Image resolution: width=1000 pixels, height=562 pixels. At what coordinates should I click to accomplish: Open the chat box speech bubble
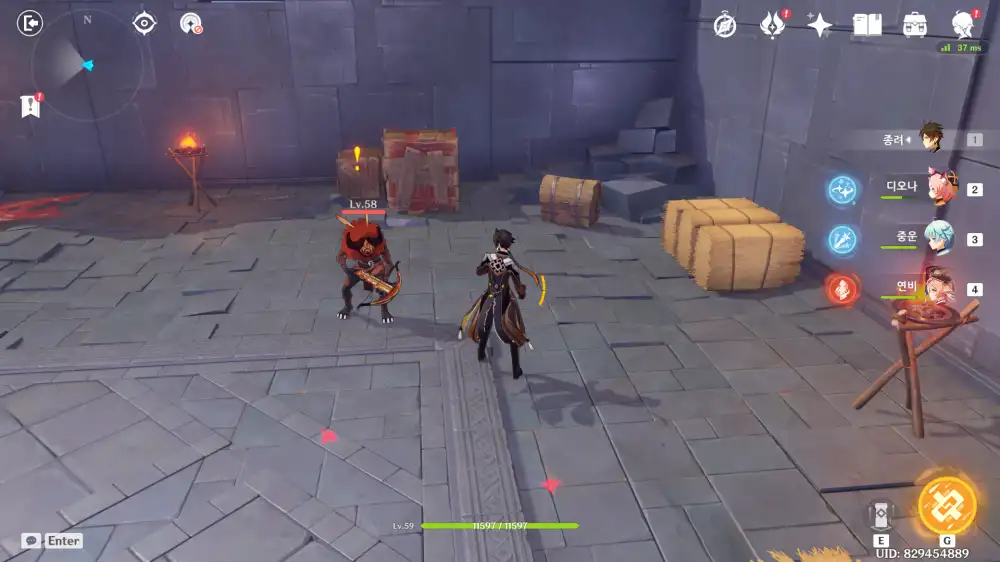point(31,540)
